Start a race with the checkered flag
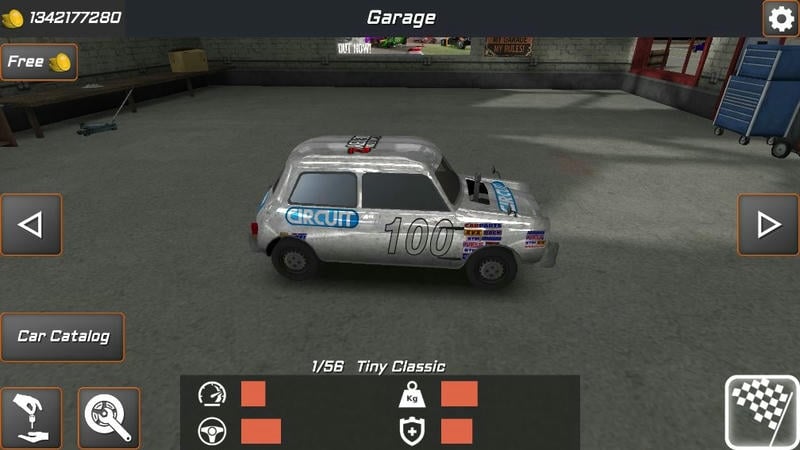Image resolution: width=800 pixels, height=450 pixels. [x=761, y=411]
